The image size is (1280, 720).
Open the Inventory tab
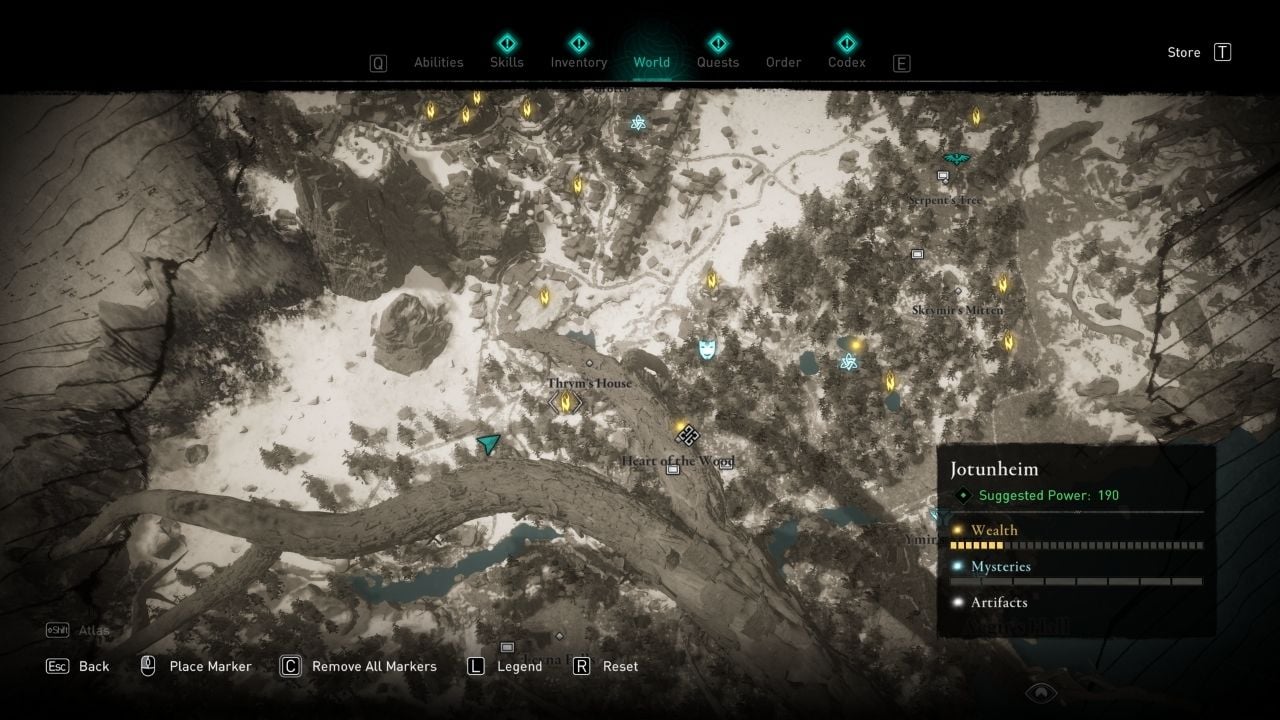point(579,62)
